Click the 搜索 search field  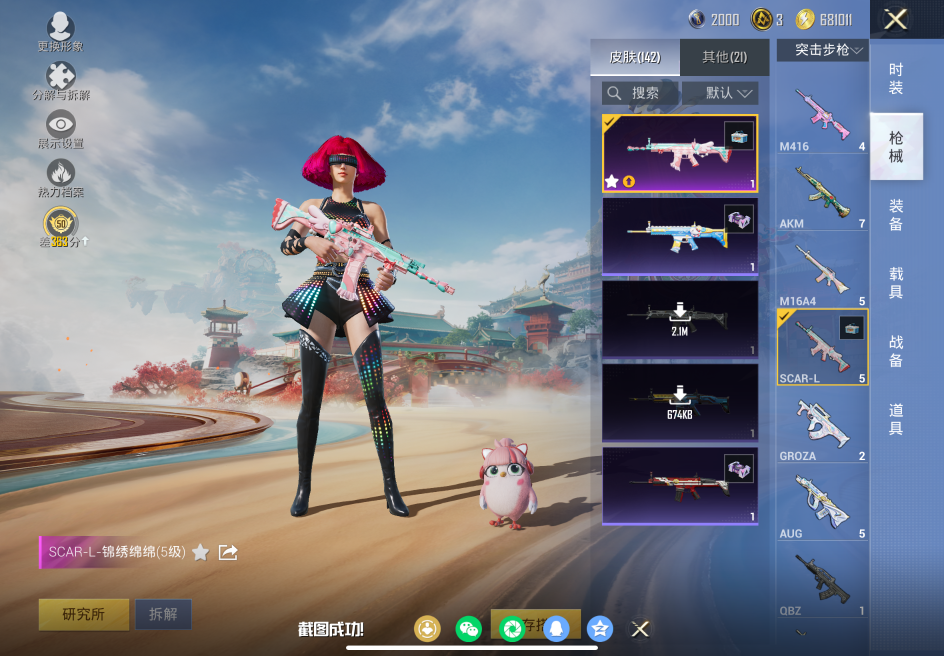click(641, 93)
